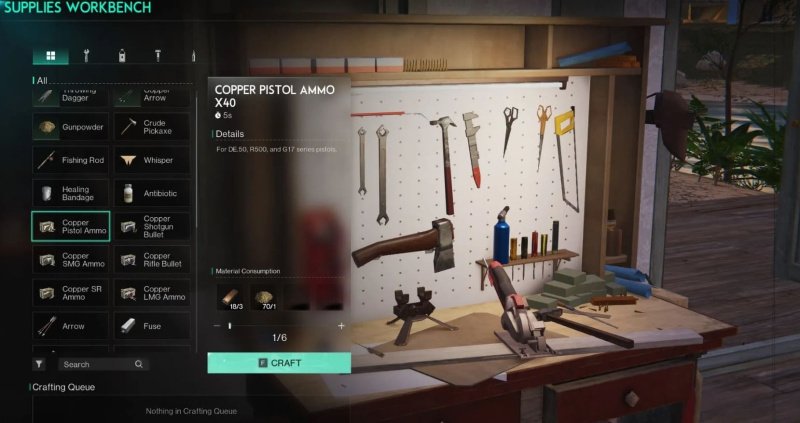This screenshot has width=800, height=423.
Task: Pick the Copper Rifle Bullet recipe
Action: 151,259
